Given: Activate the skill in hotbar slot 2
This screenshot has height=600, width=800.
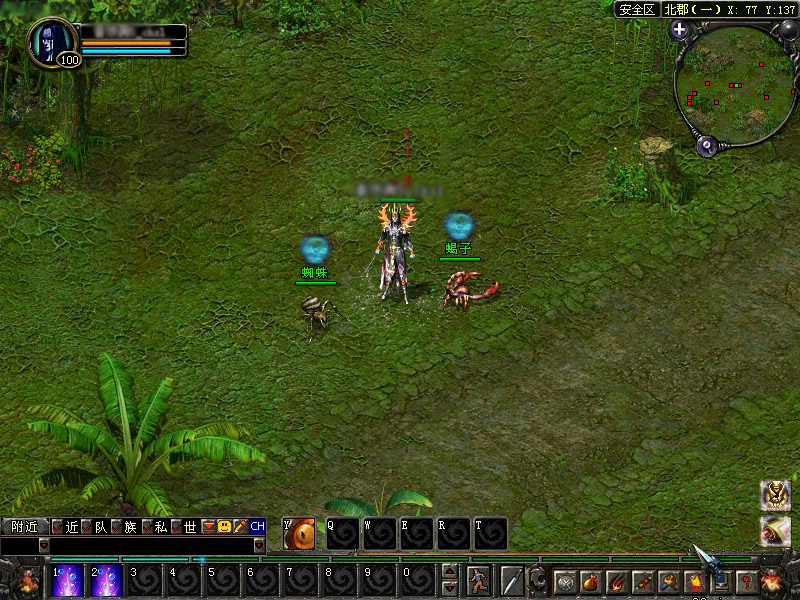Looking at the screenshot, I should click(106, 581).
